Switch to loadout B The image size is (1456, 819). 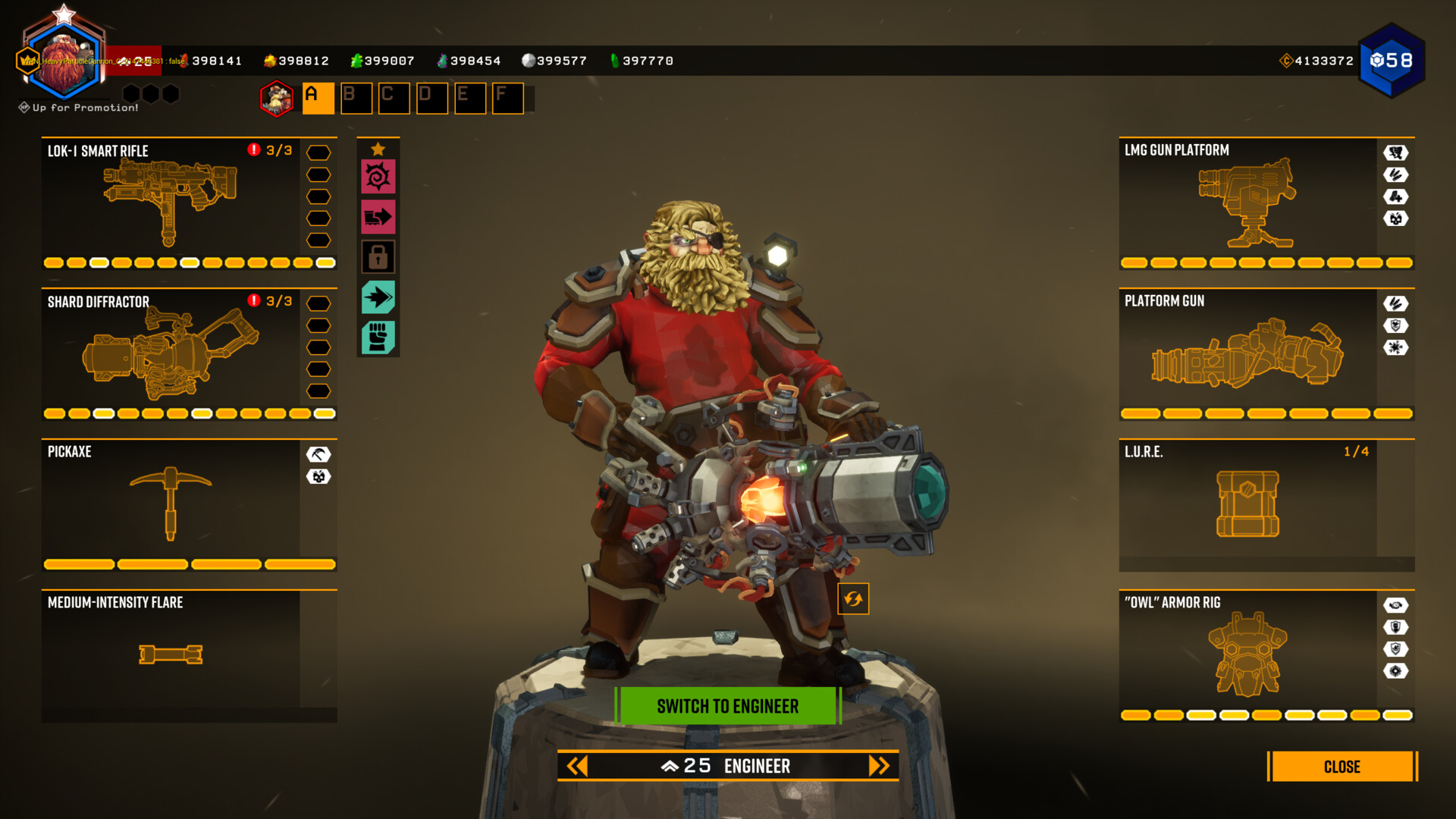(356, 98)
